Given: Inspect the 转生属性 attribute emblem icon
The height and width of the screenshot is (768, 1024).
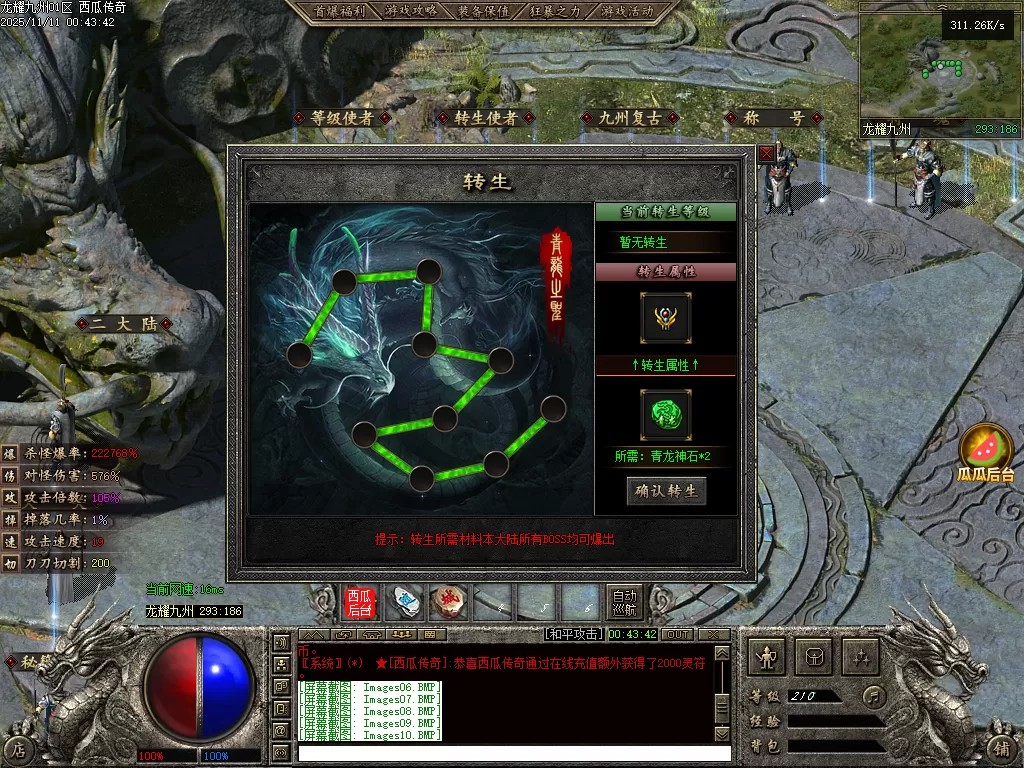Looking at the screenshot, I should pyautogui.click(x=666, y=318).
